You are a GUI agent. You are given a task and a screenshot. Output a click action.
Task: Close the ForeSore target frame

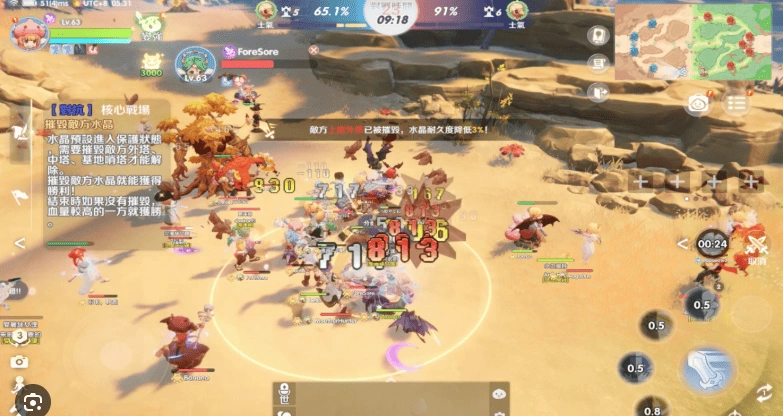[313, 50]
